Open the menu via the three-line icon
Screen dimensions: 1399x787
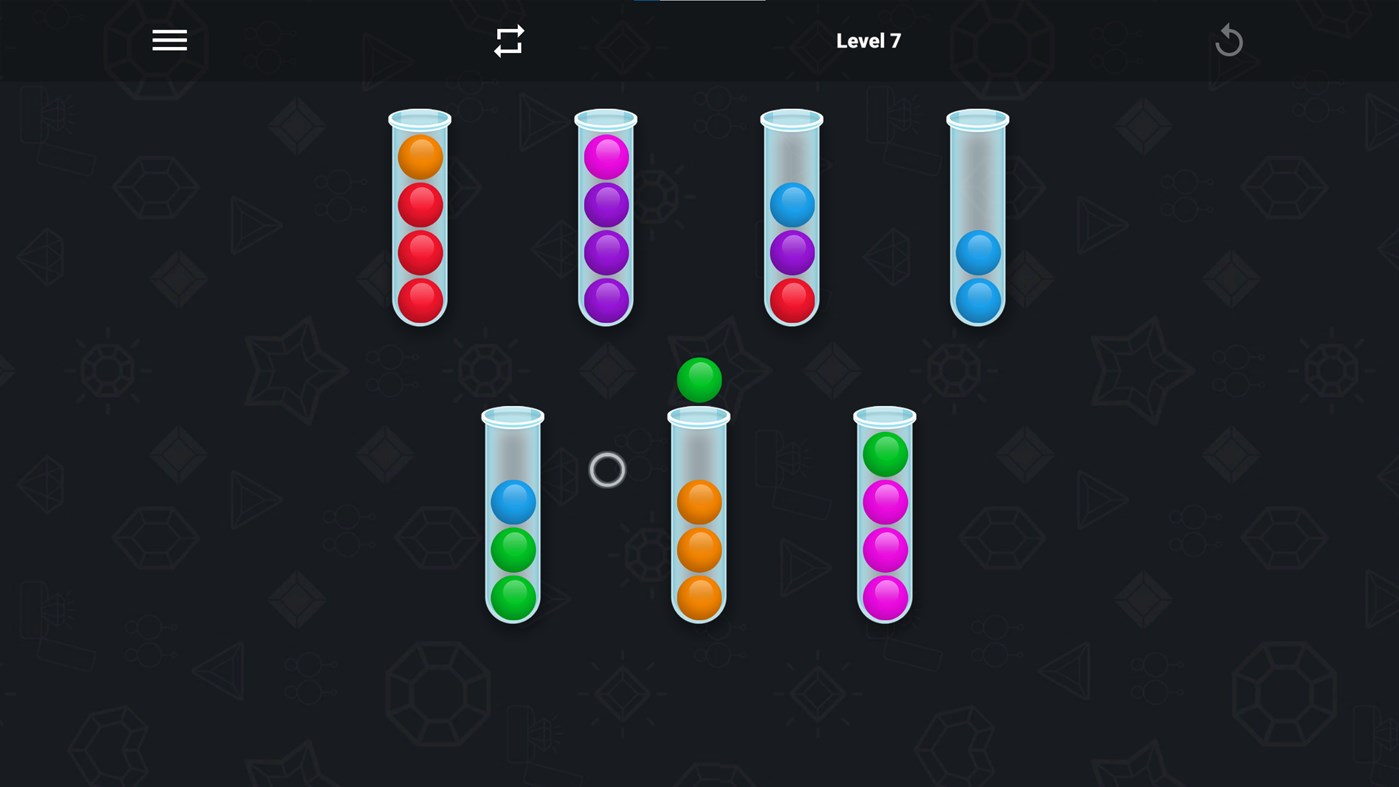tap(168, 39)
